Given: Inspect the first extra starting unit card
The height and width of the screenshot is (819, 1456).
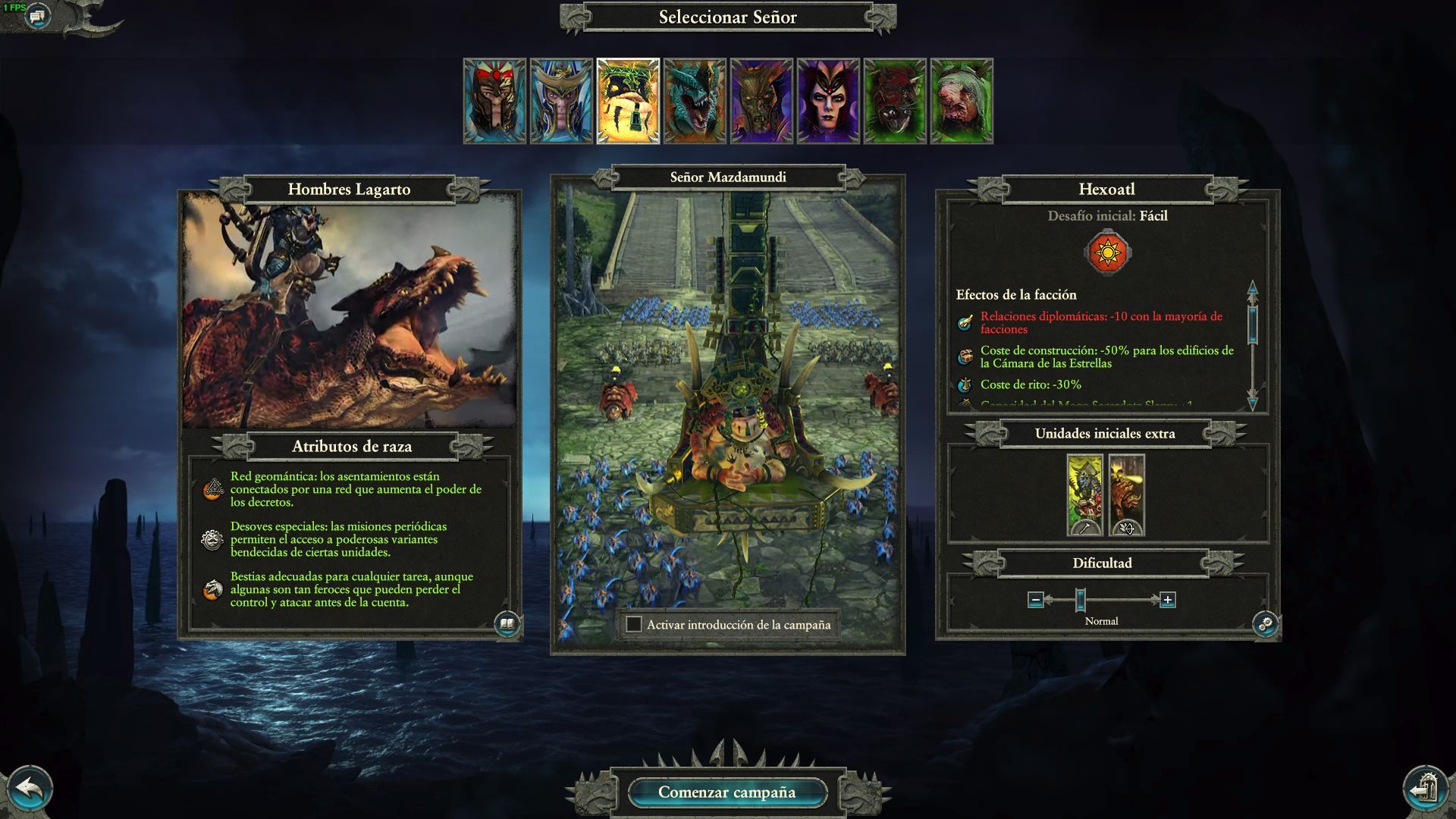Looking at the screenshot, I should click(x=1084, y=494).
